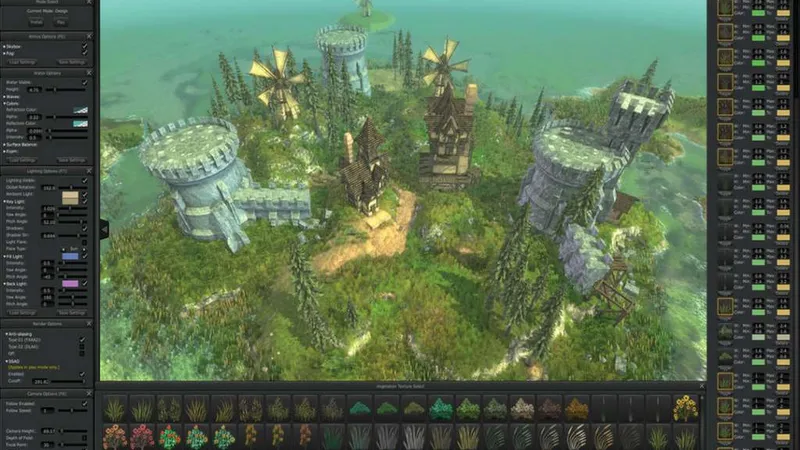Toggle the Lighting Visible checkbox
The image size is (800, 450).
(84, 180)
